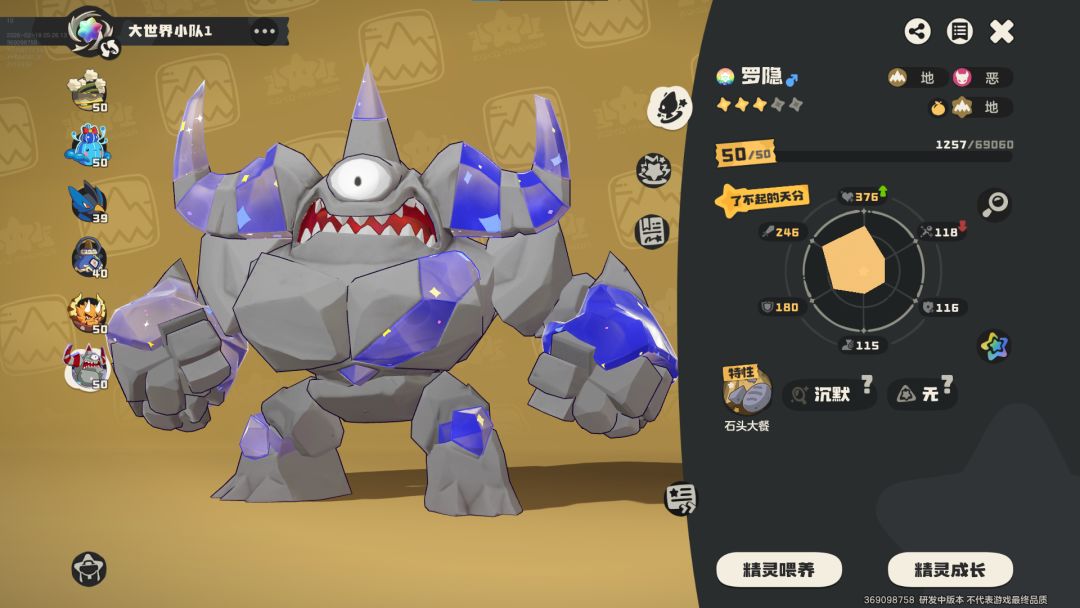Select the blue slime party spirit

88,147
